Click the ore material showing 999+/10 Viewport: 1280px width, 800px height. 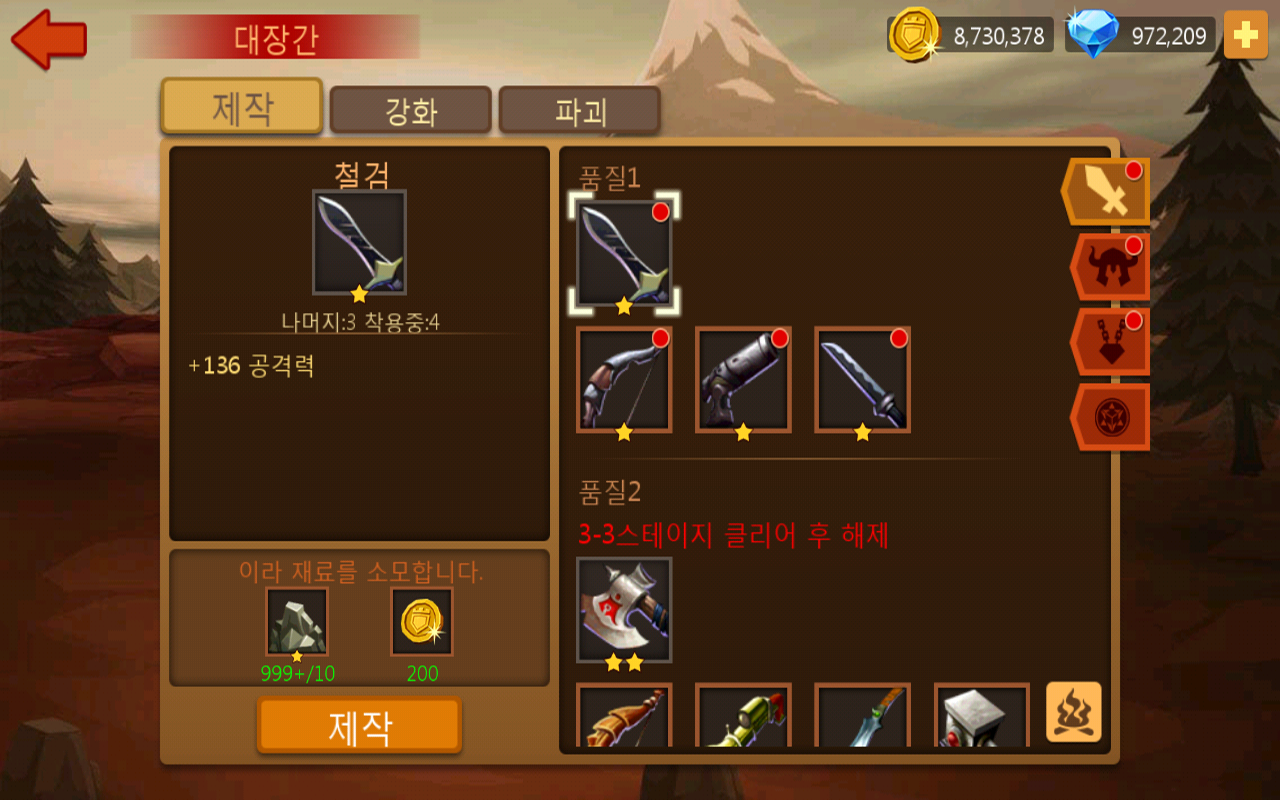[296, 620]
